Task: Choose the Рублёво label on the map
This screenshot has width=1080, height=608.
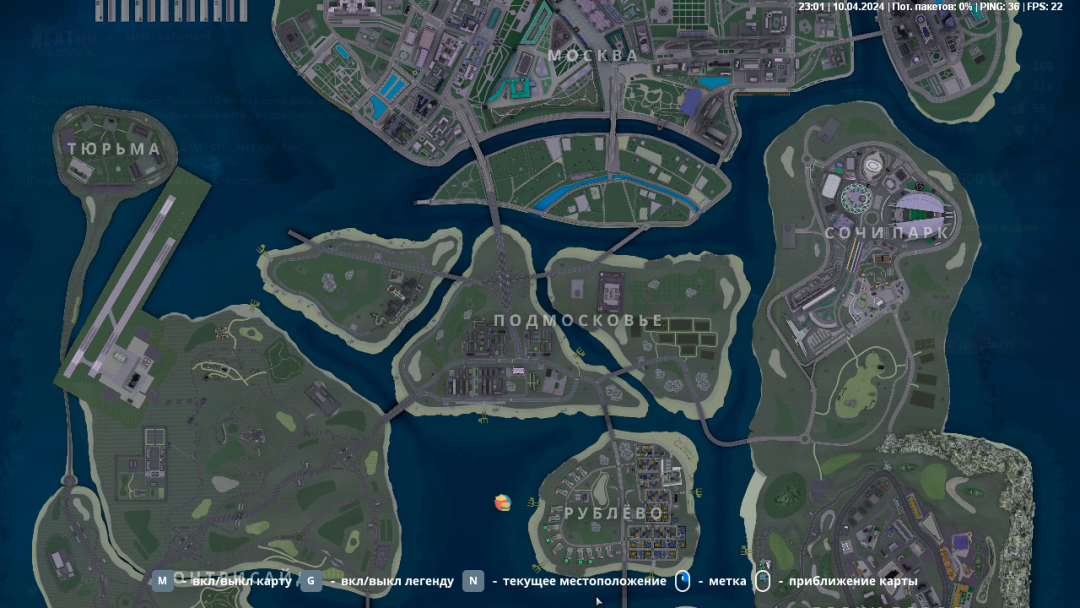Action: (613, 513)
